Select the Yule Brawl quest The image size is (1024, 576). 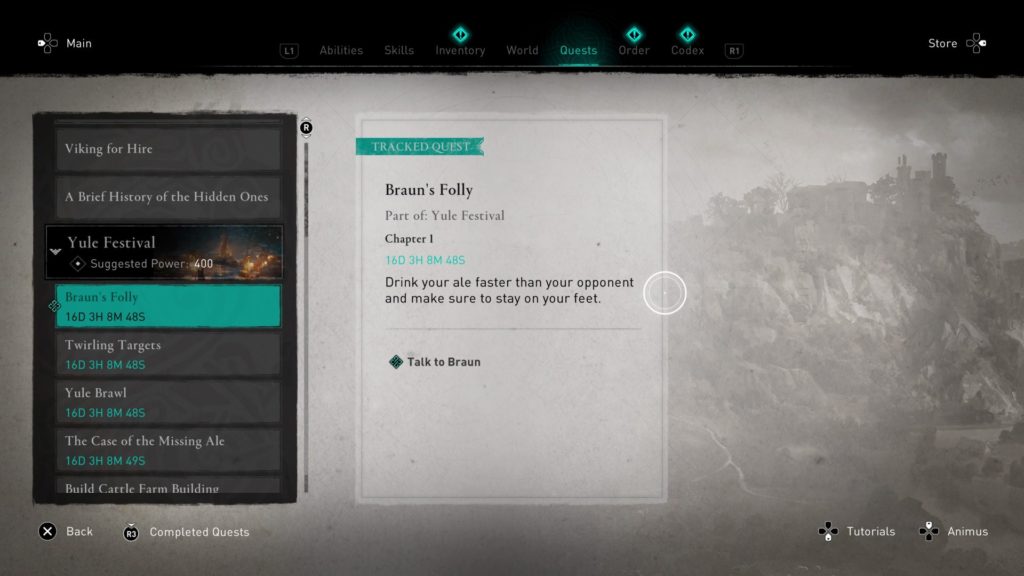pyautogui.click(x=166, y=401)
